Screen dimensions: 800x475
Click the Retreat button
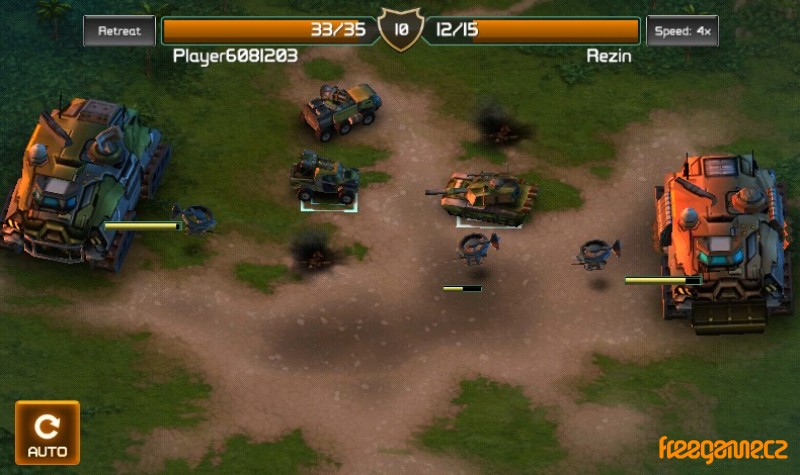(119, 30)
